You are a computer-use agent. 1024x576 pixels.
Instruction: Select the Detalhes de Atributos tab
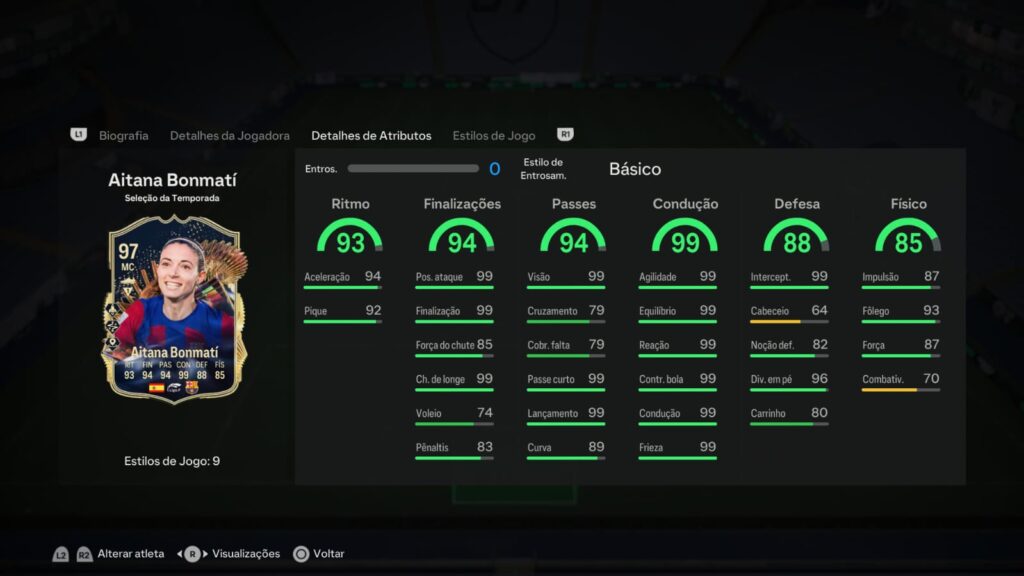(371, 135)
